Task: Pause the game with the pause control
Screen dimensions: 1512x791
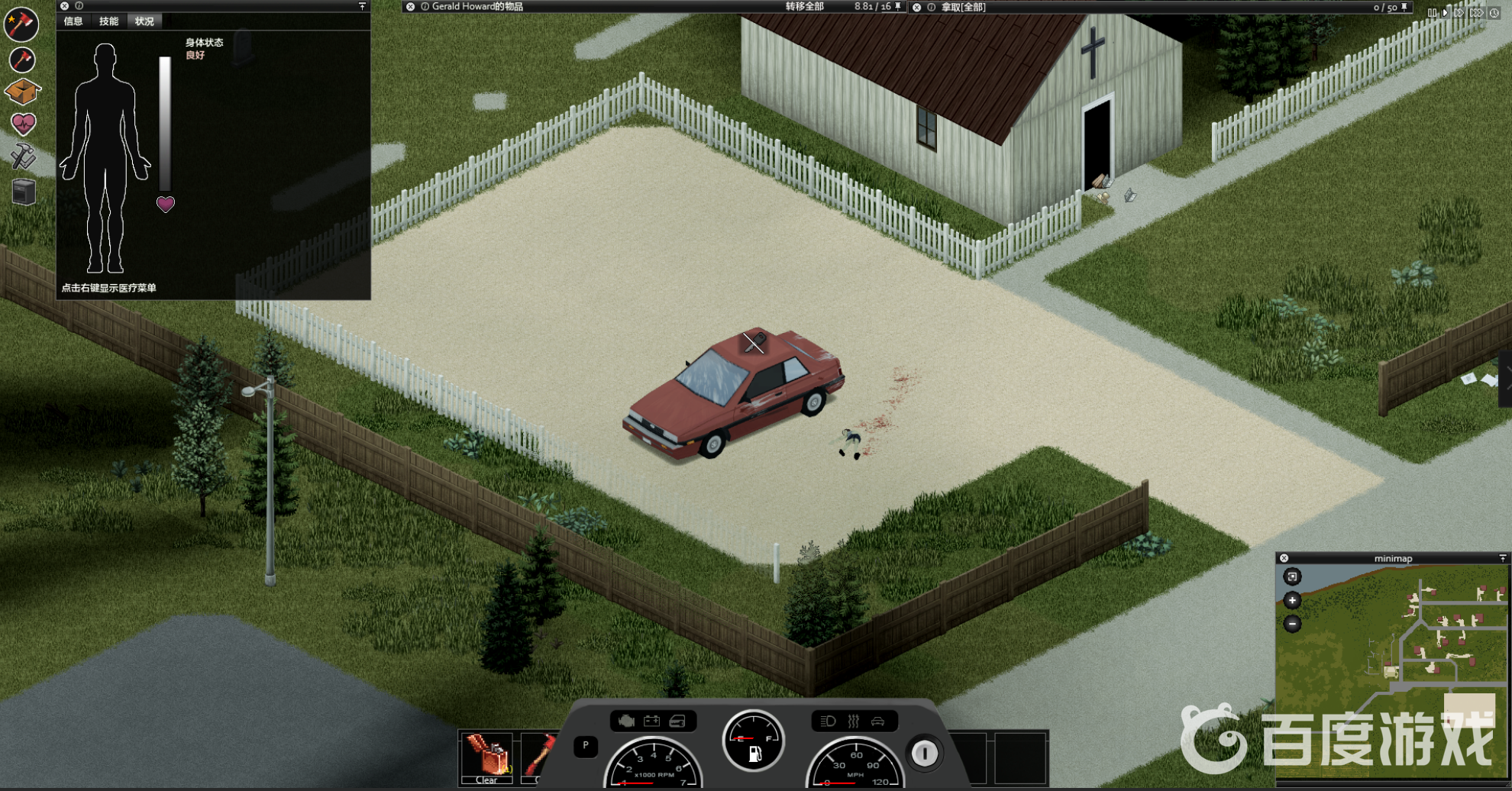Action: 1432,13
